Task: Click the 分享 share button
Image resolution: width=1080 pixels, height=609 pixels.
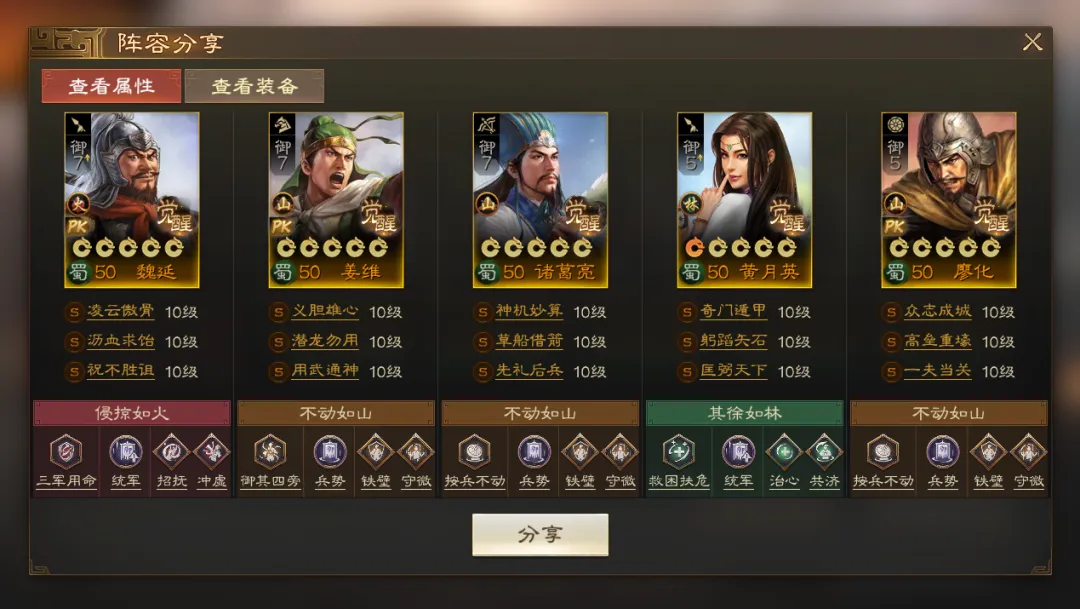Action: tap(540, 534)
